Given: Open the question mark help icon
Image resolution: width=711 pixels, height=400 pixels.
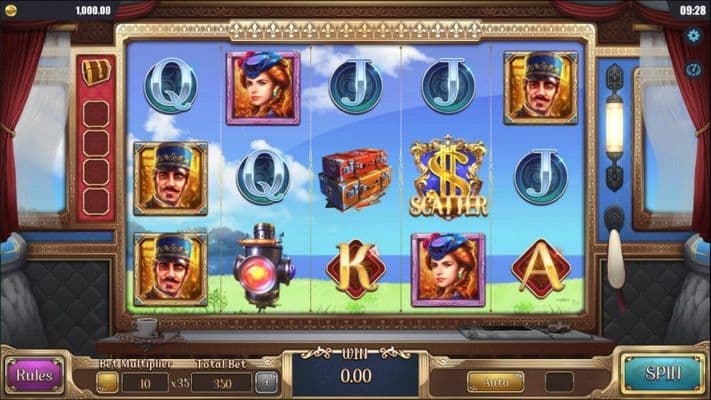Looking at the screenshot, I should click(694, 69).
